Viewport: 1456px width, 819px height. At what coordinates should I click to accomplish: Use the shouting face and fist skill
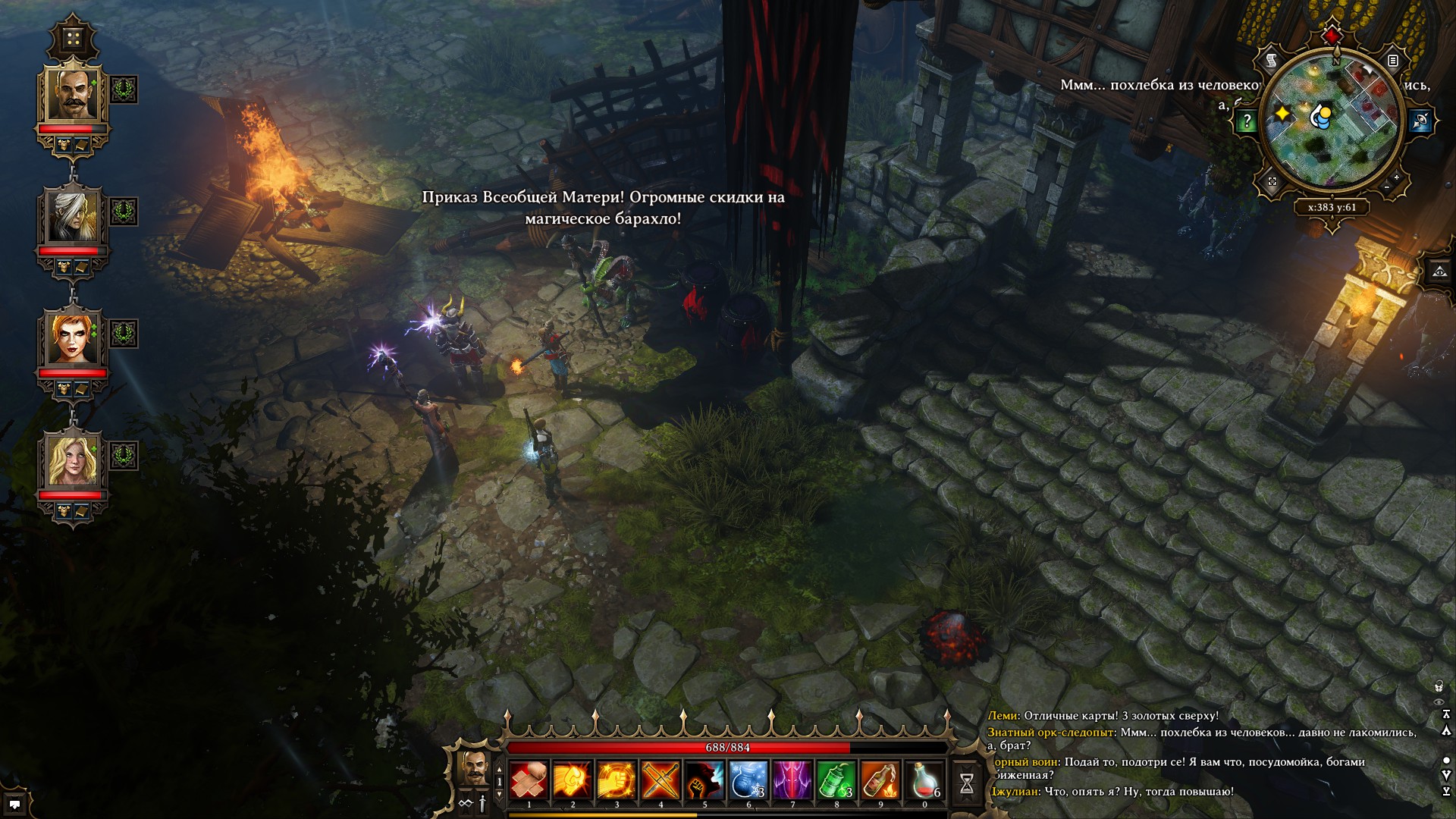point(704,780)
